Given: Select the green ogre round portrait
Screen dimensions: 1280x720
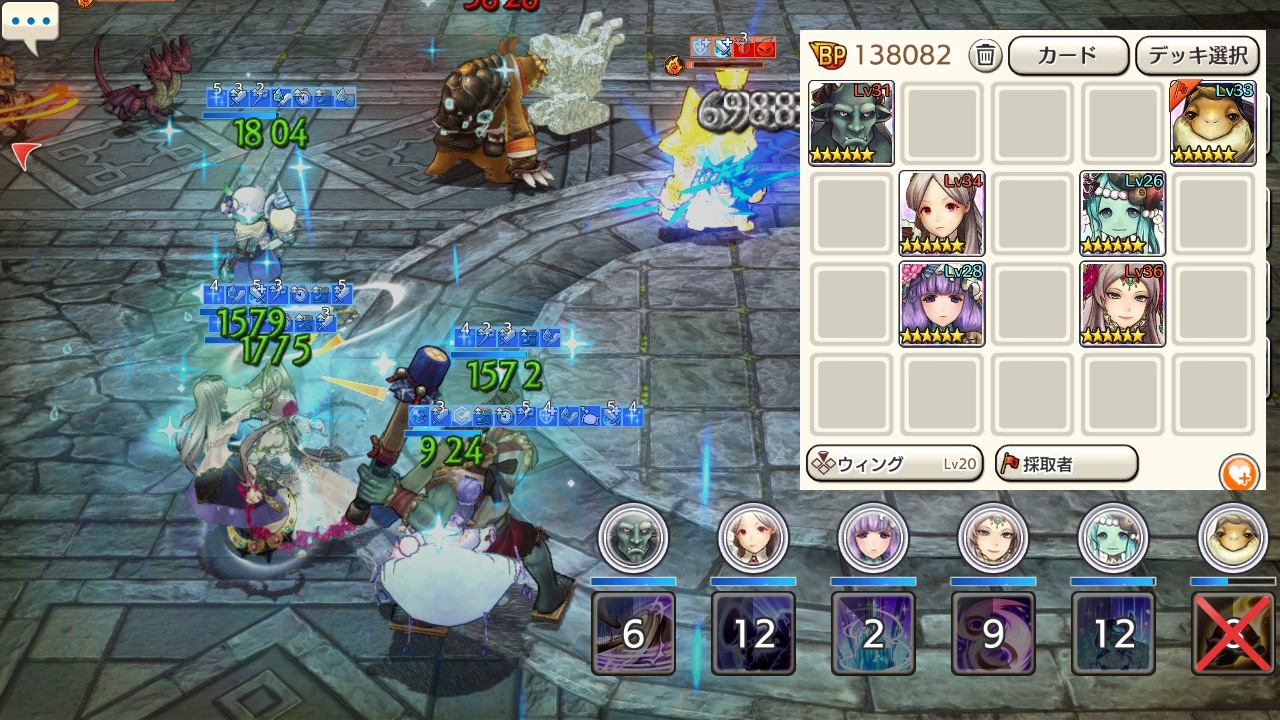Looking at the screenshot, I should tap(633, 538).
